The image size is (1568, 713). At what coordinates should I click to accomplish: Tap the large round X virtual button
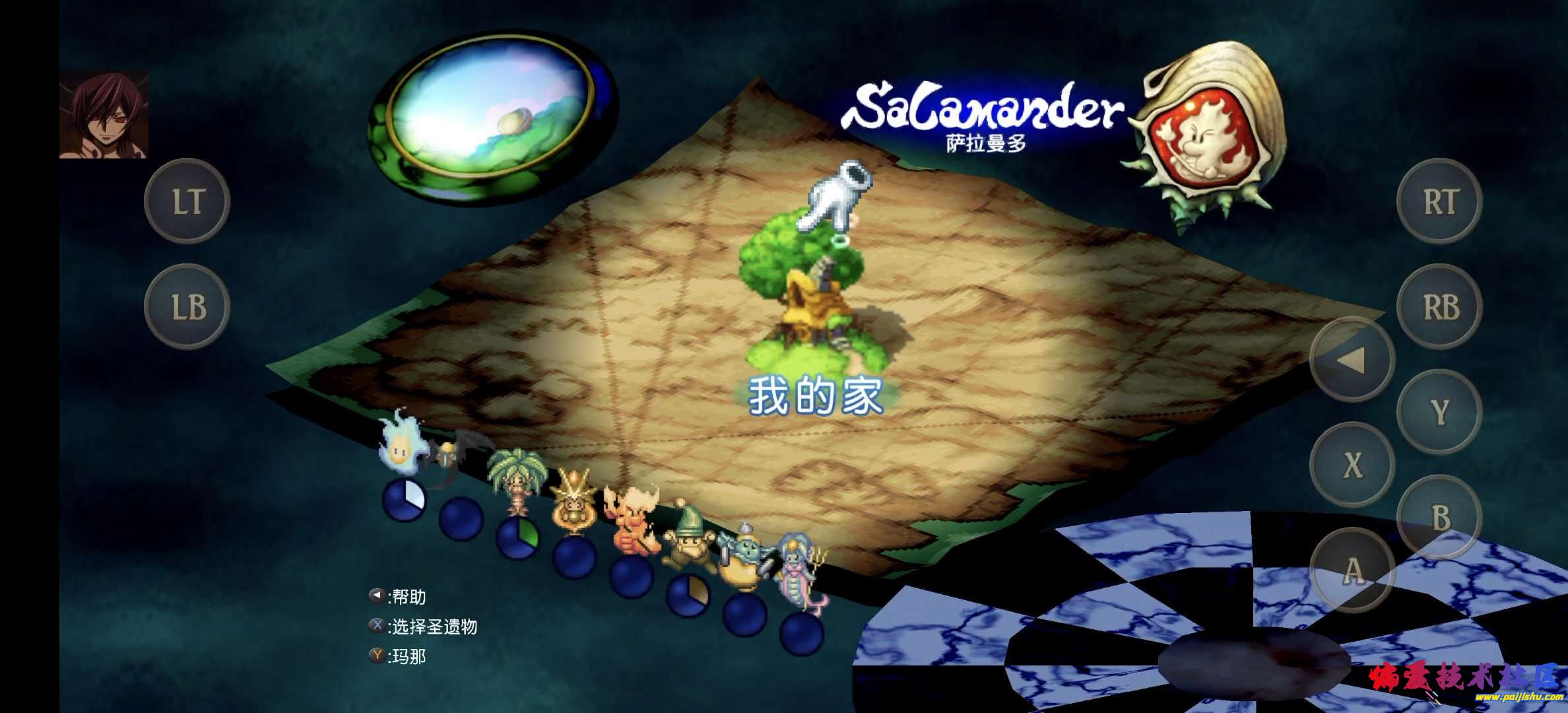(x=1352, y=465)
